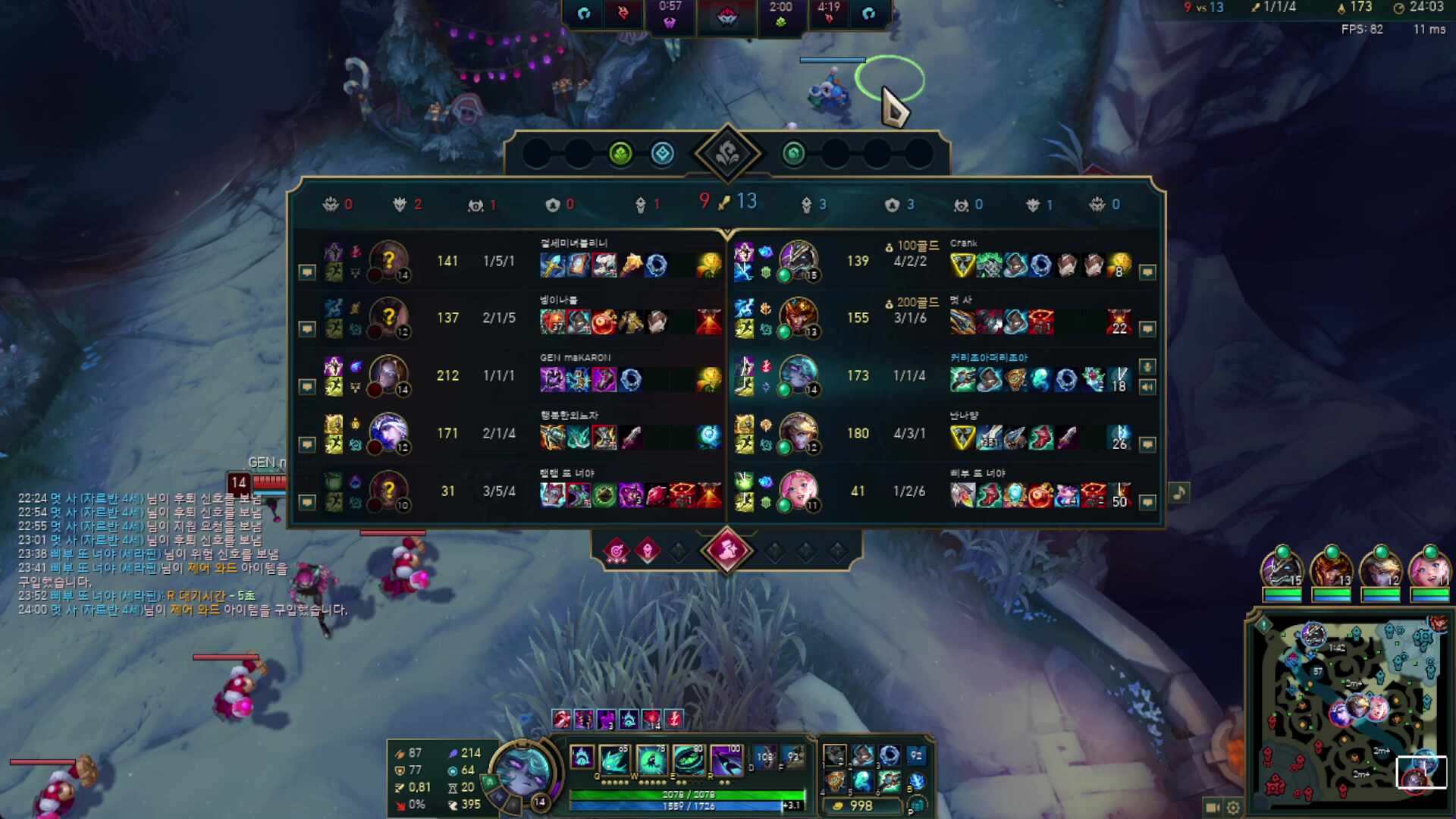Use the recall button labelled B
The height and width of the screenshot is (819, 1456).
(x=917, y=781)
